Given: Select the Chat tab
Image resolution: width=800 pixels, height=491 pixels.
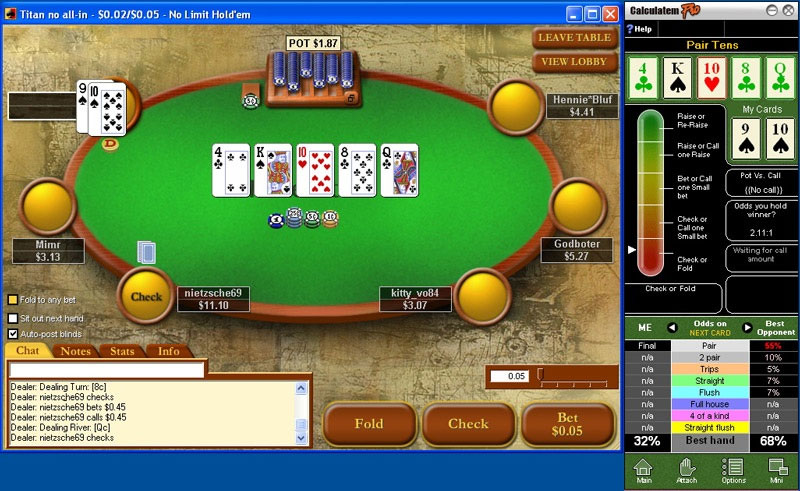Looking at the screenshot, I should (27, 351).
